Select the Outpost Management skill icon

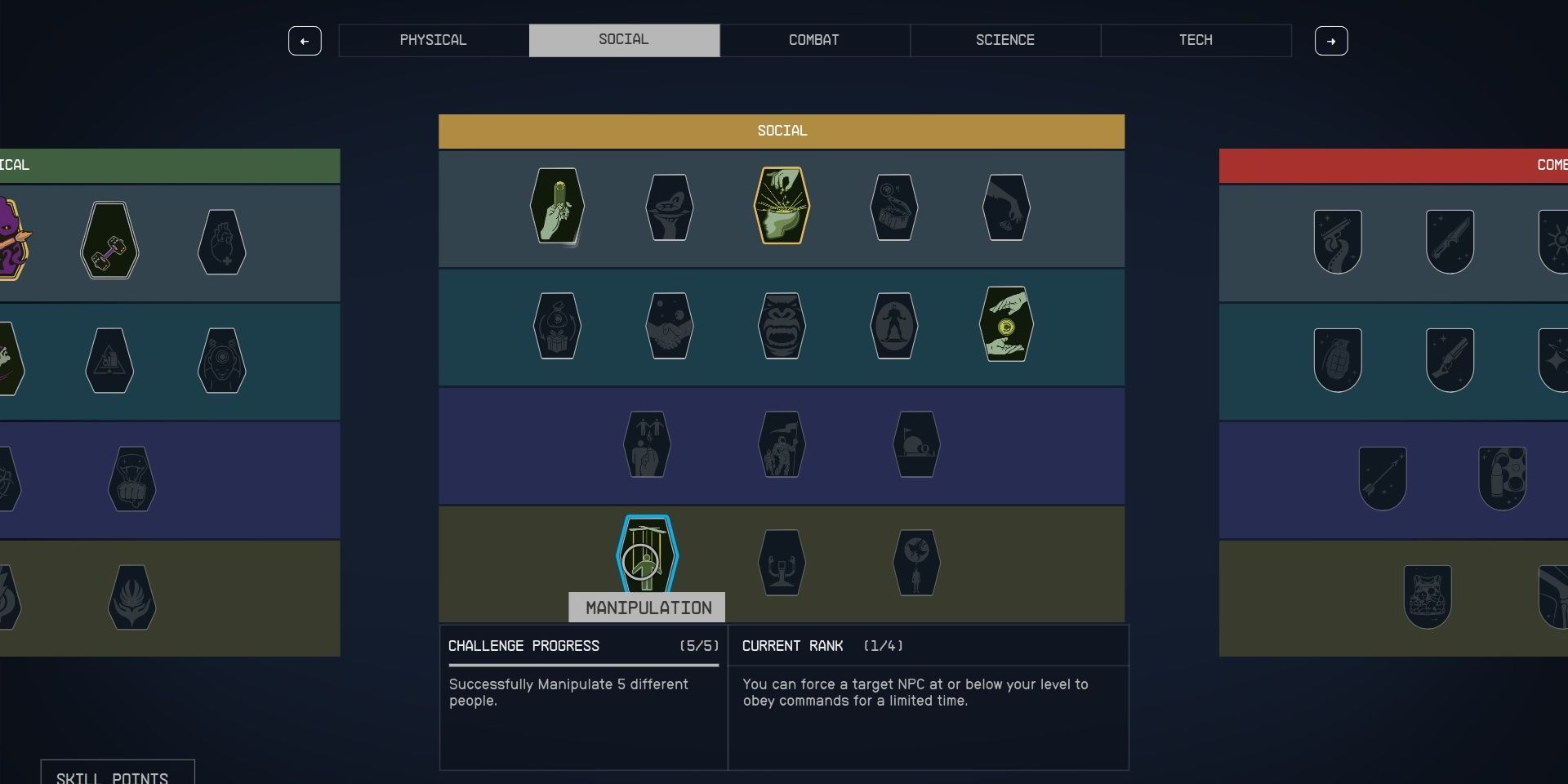(x=916, y=443)
